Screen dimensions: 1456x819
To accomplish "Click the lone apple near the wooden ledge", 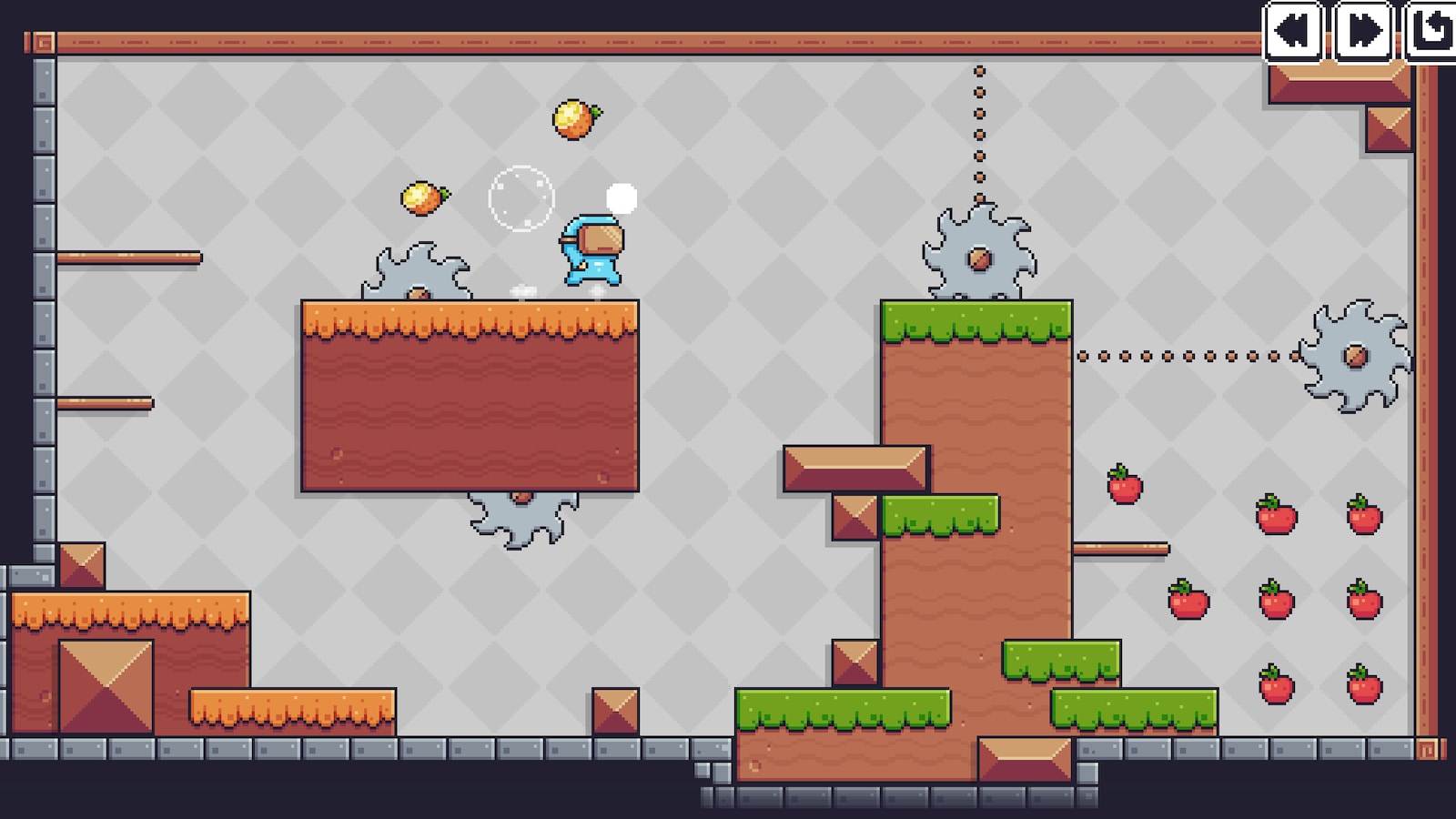I will click(x=1124, y=490).
